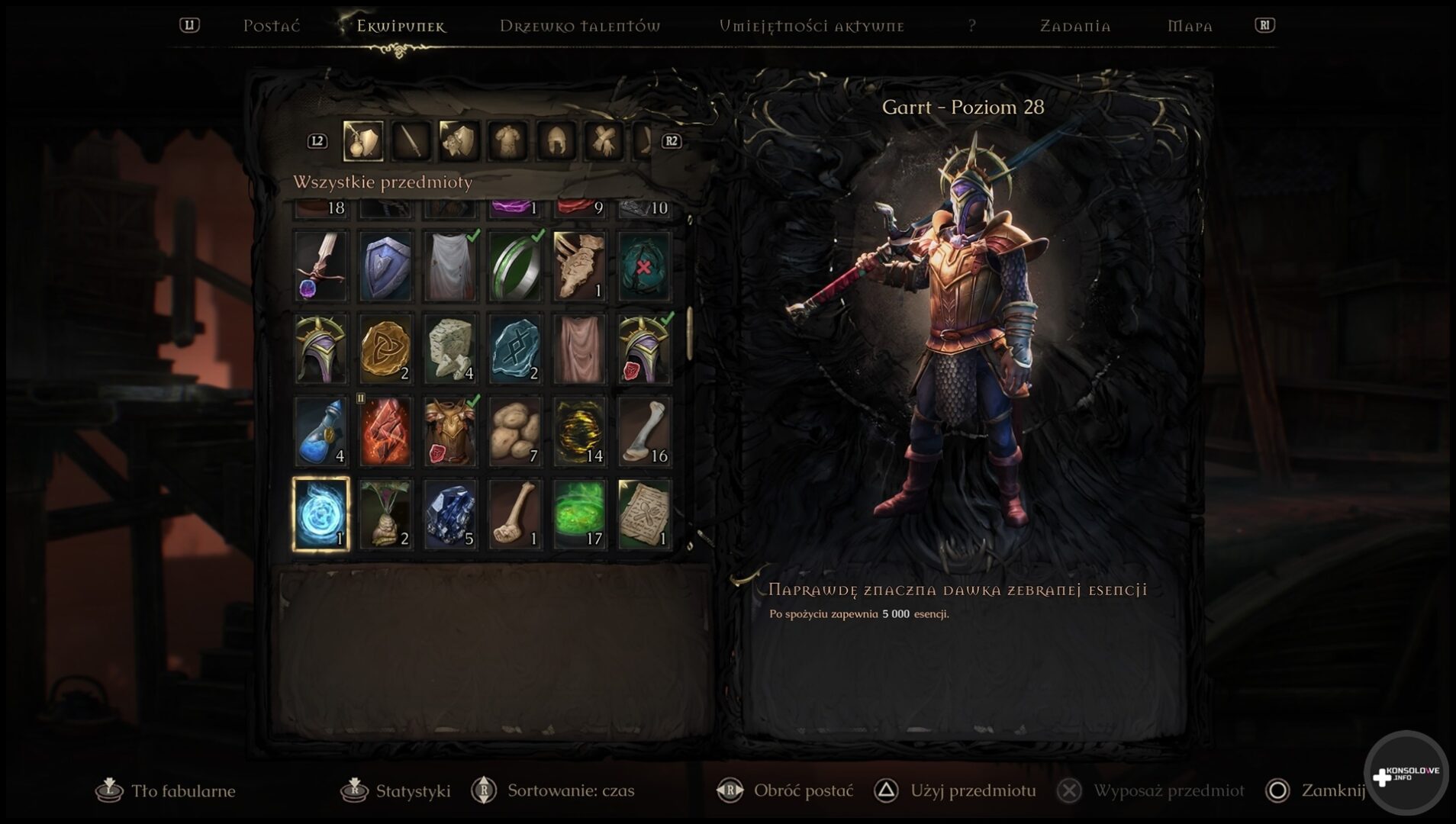The width and height of the screenshot is (1456, 824).
Task: Switch to the Postać tab
Action: pyautogui.click(x=272, y=26)
